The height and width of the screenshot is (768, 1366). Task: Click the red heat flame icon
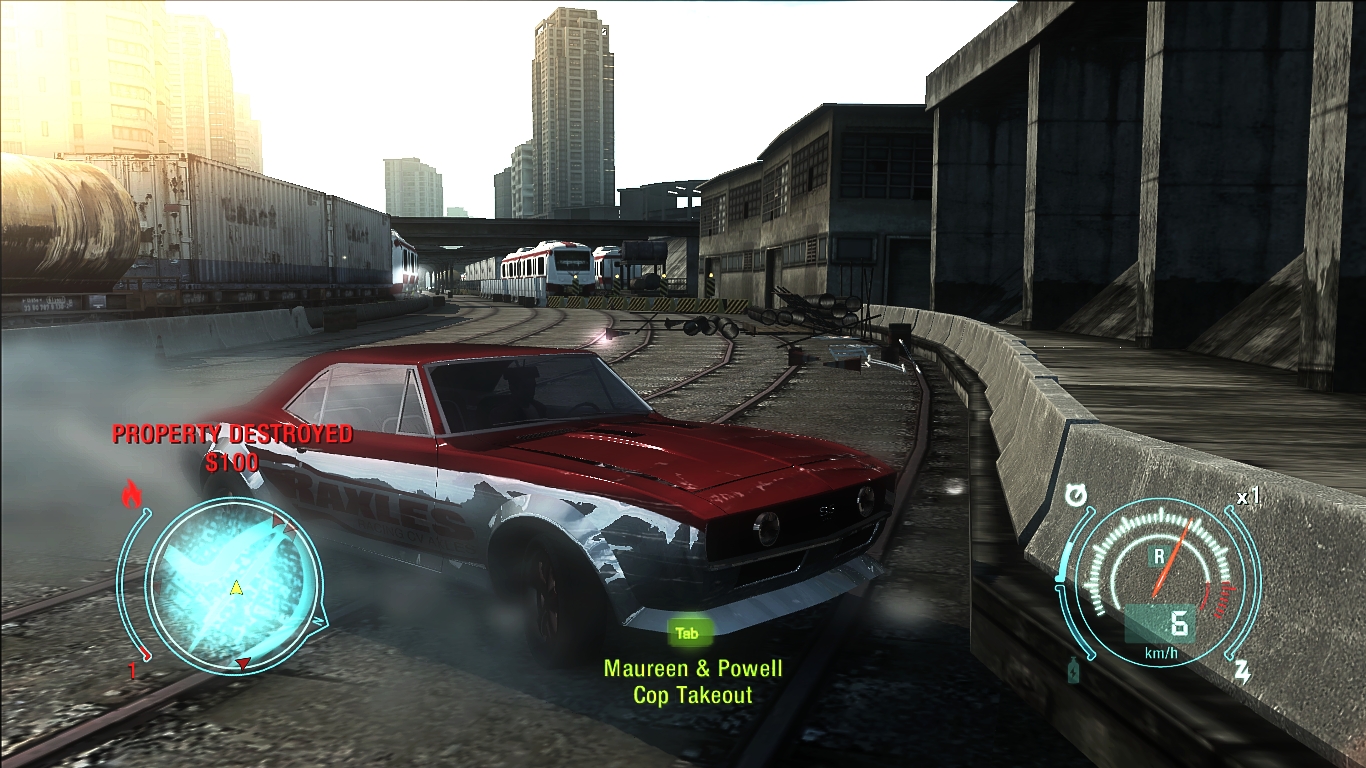131,494
